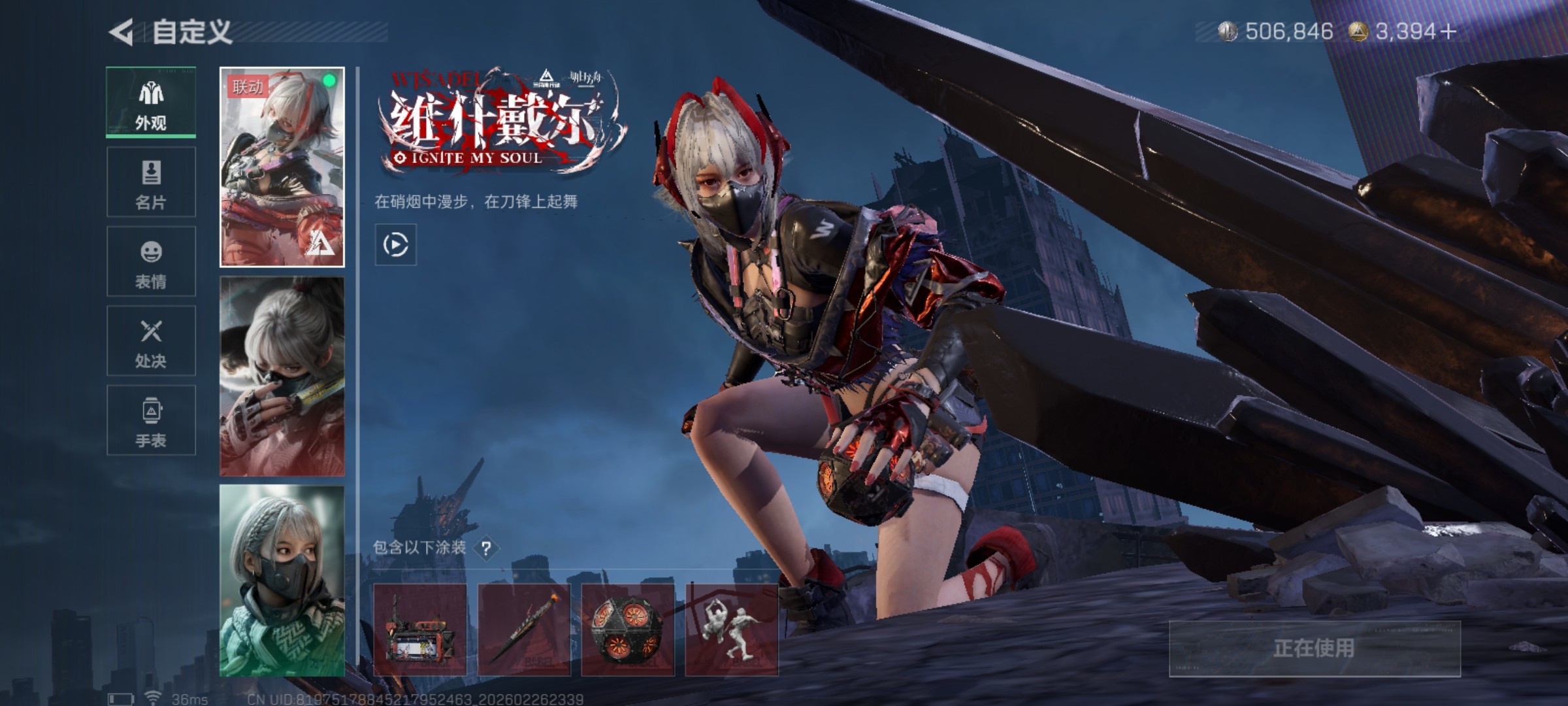The image size is (1568, 706).
Task: Choose the ponytail skin holding a knife
Action: click(x=282, y=376)
